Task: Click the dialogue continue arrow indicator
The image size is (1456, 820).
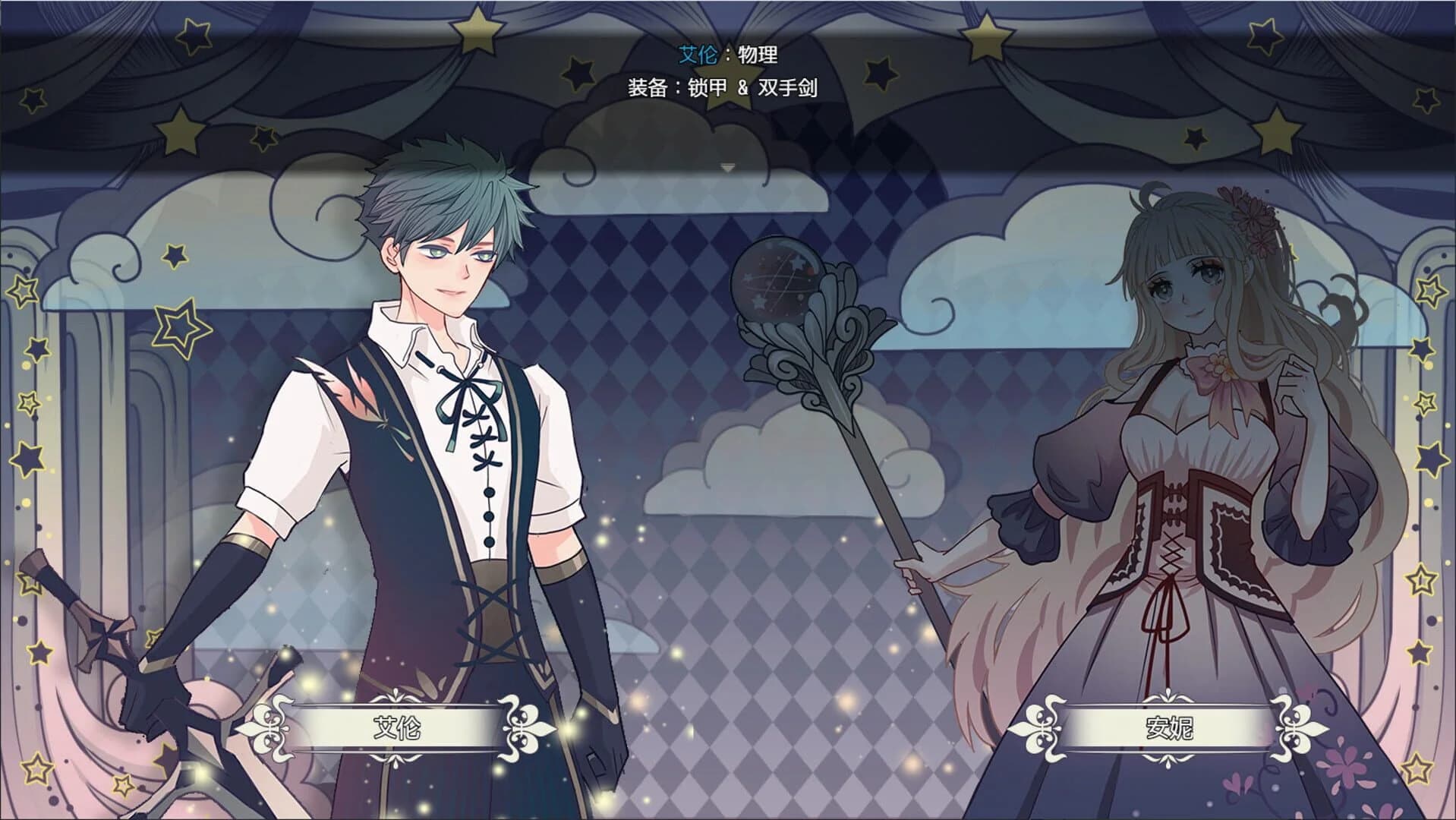Action: pyautogui.click(x=728, y=168)
